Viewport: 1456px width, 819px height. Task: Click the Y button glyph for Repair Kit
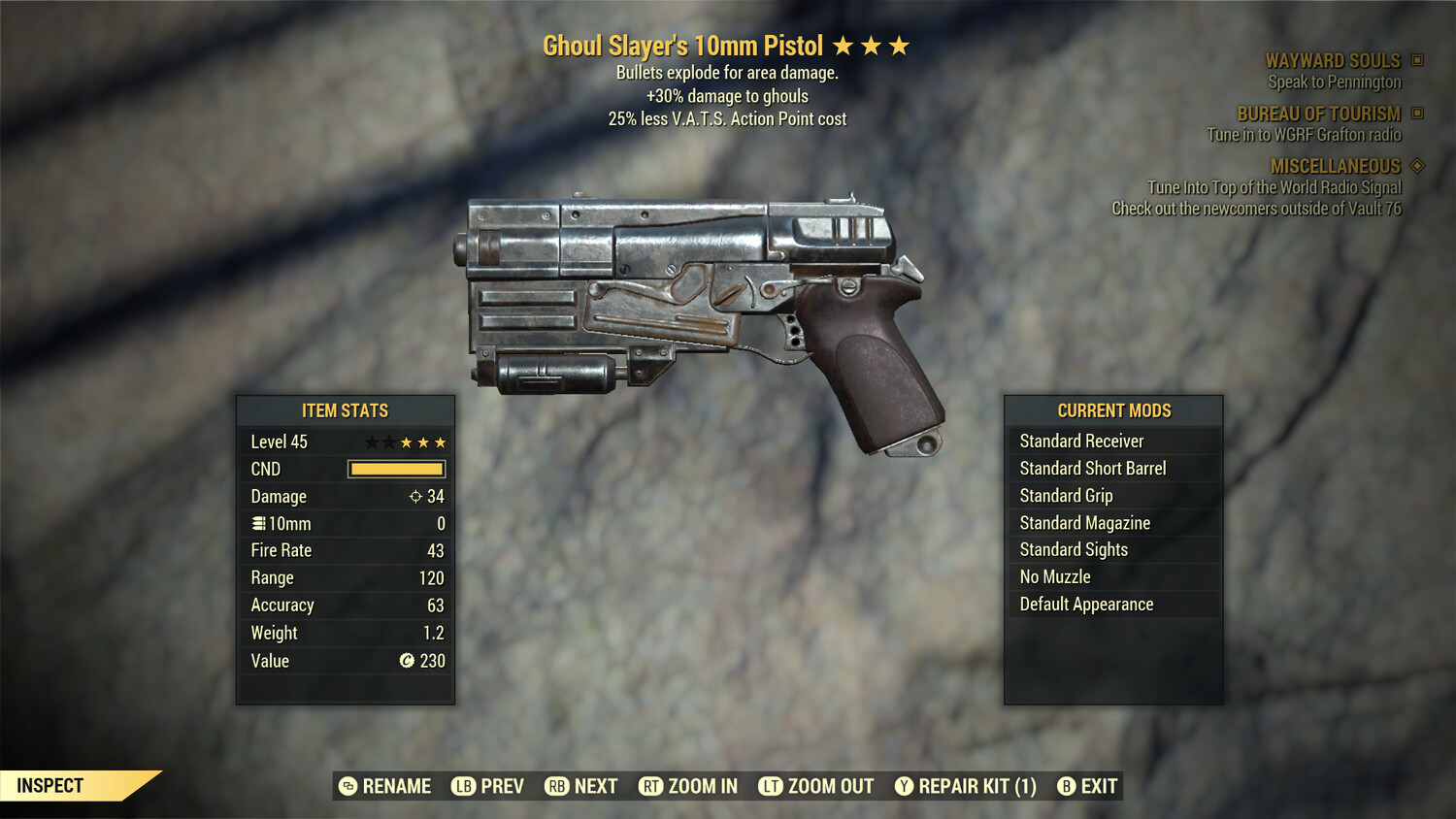pyautogui.click(x=905, y=786)
